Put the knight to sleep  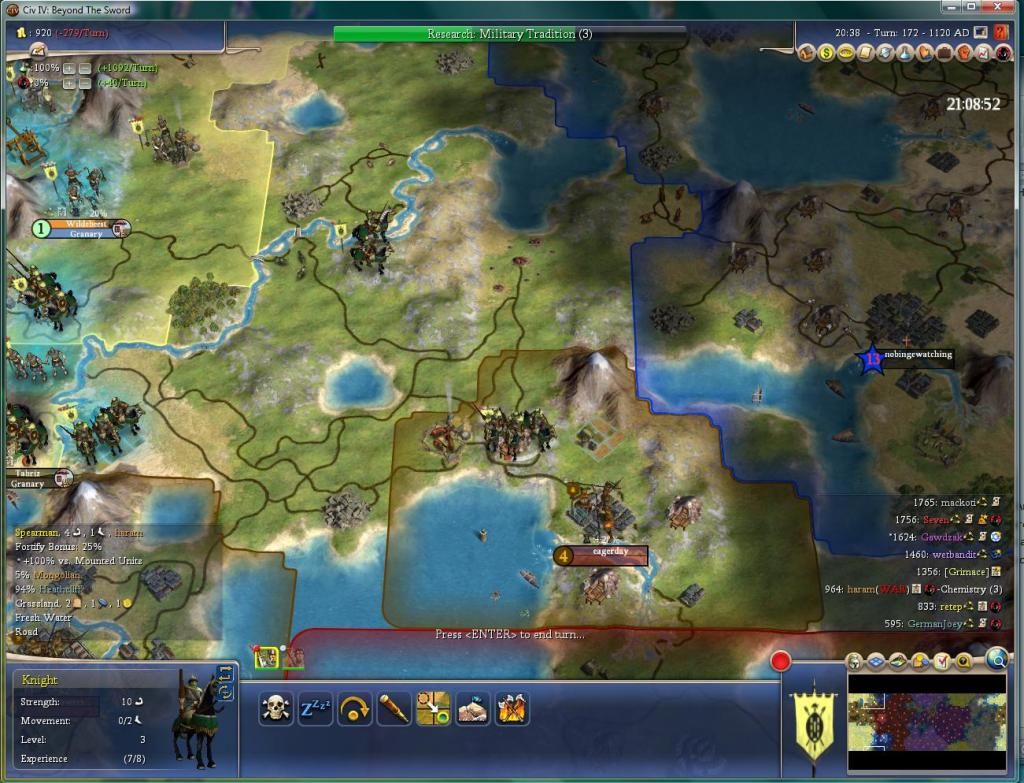pos(313,709)
